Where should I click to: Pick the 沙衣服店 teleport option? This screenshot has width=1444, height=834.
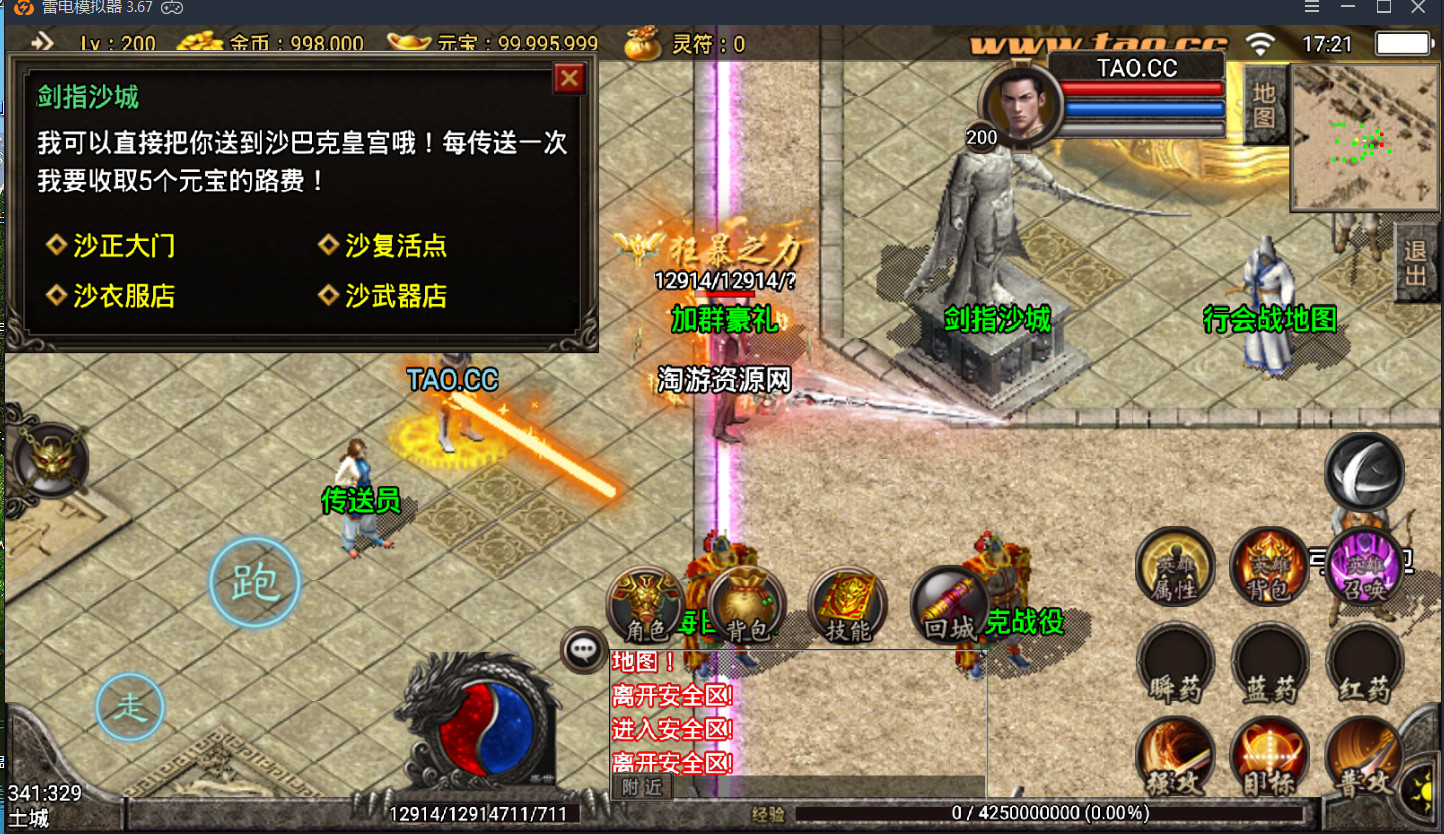click(123, 296)
